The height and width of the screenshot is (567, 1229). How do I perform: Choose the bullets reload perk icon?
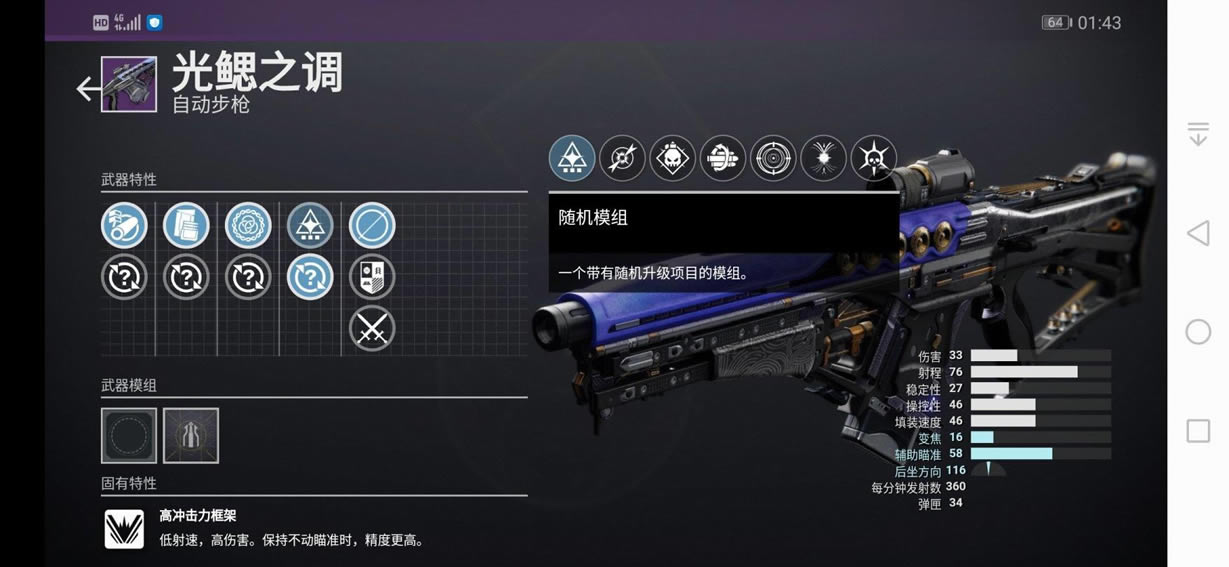tap(723, 158)
